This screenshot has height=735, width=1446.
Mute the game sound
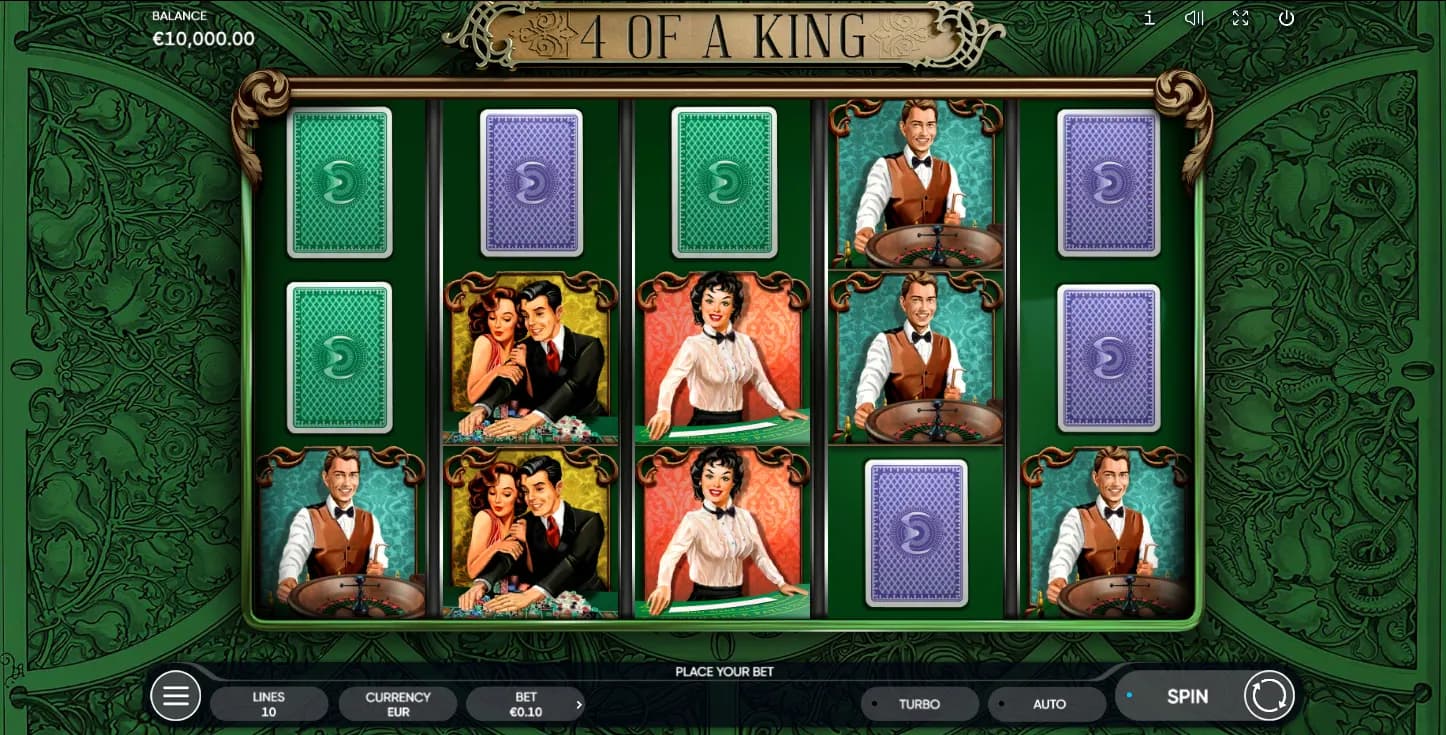coord(1194,18)
